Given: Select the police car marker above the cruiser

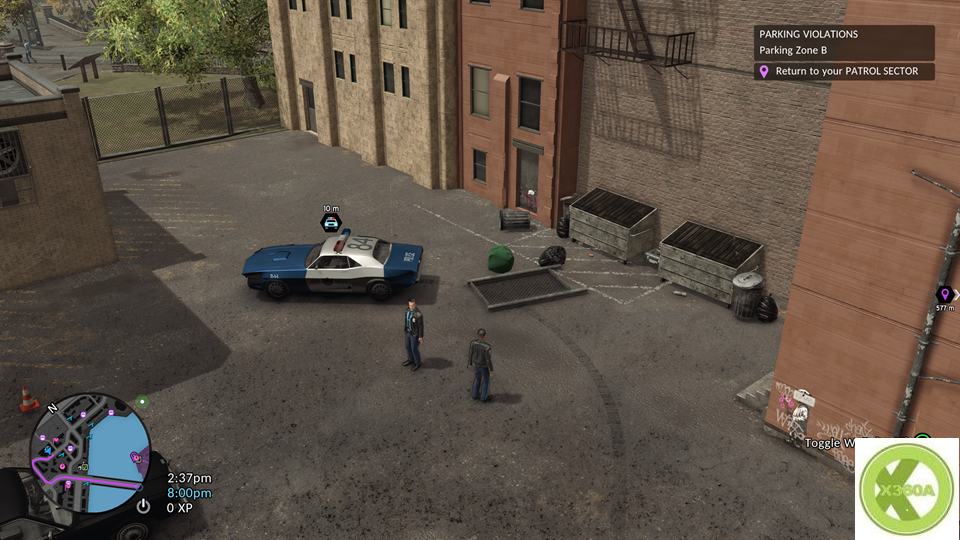Looking at the screenshot, I should 330,222.
